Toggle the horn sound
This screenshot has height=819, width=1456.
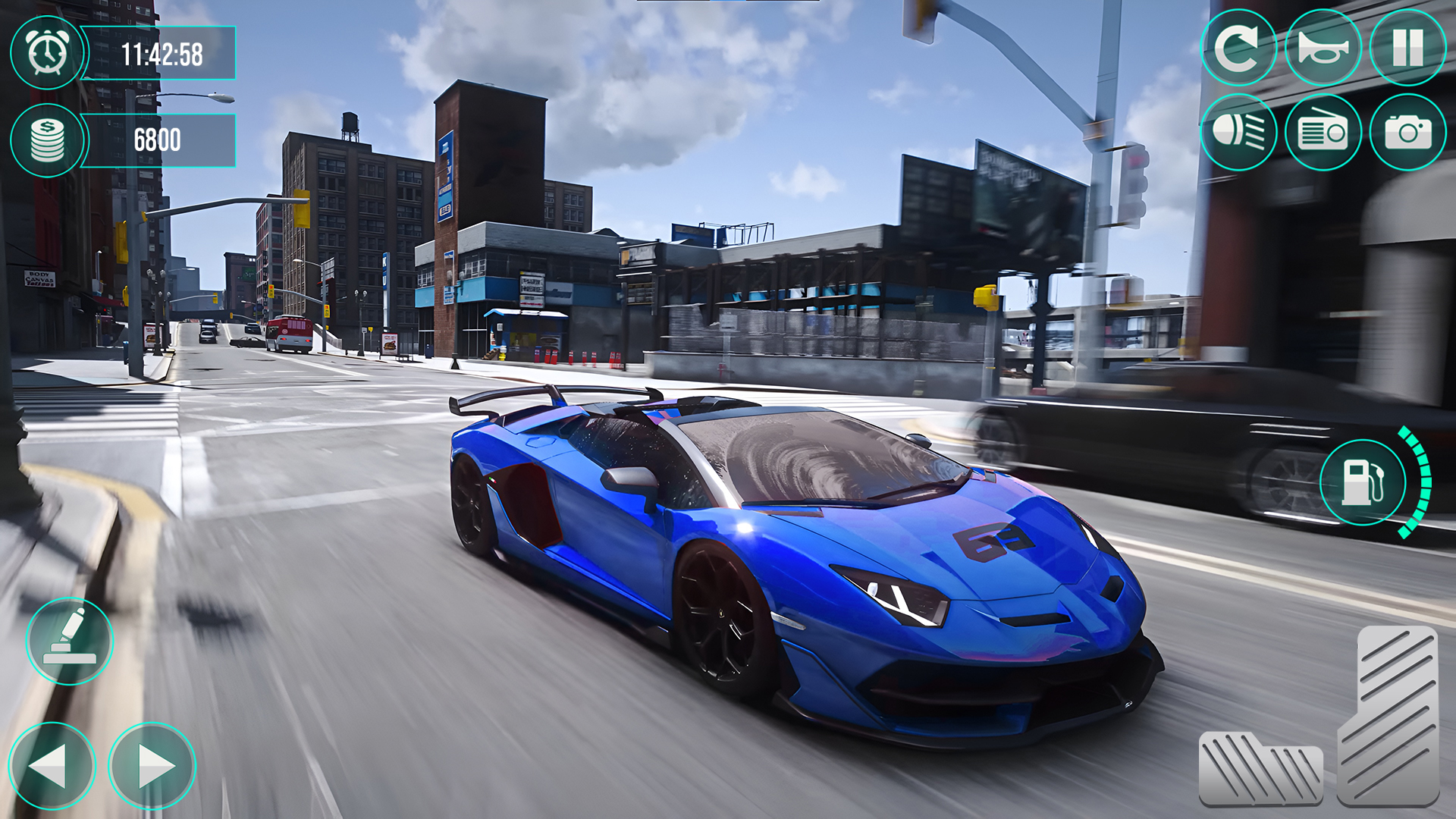click(x=1322, y=49)
